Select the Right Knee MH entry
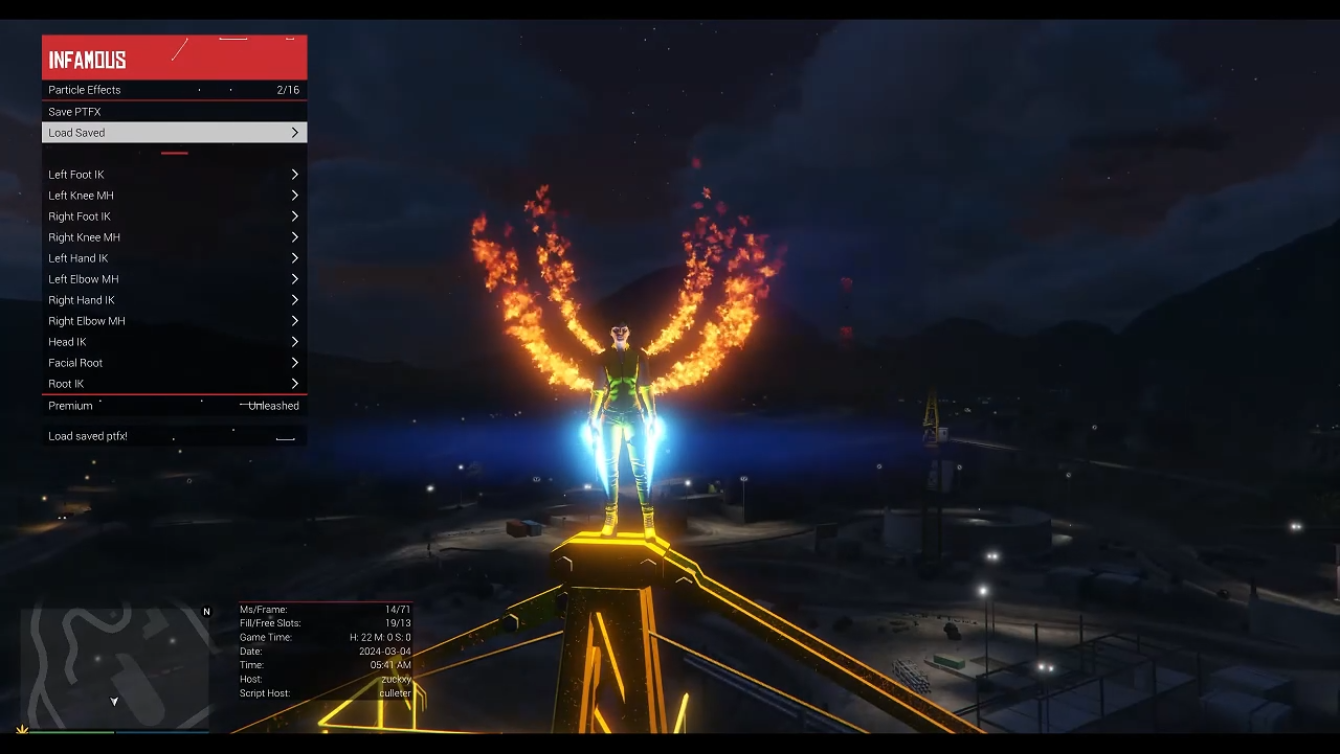This screenshot has height=754, width=1340. (x=174, y=238)
